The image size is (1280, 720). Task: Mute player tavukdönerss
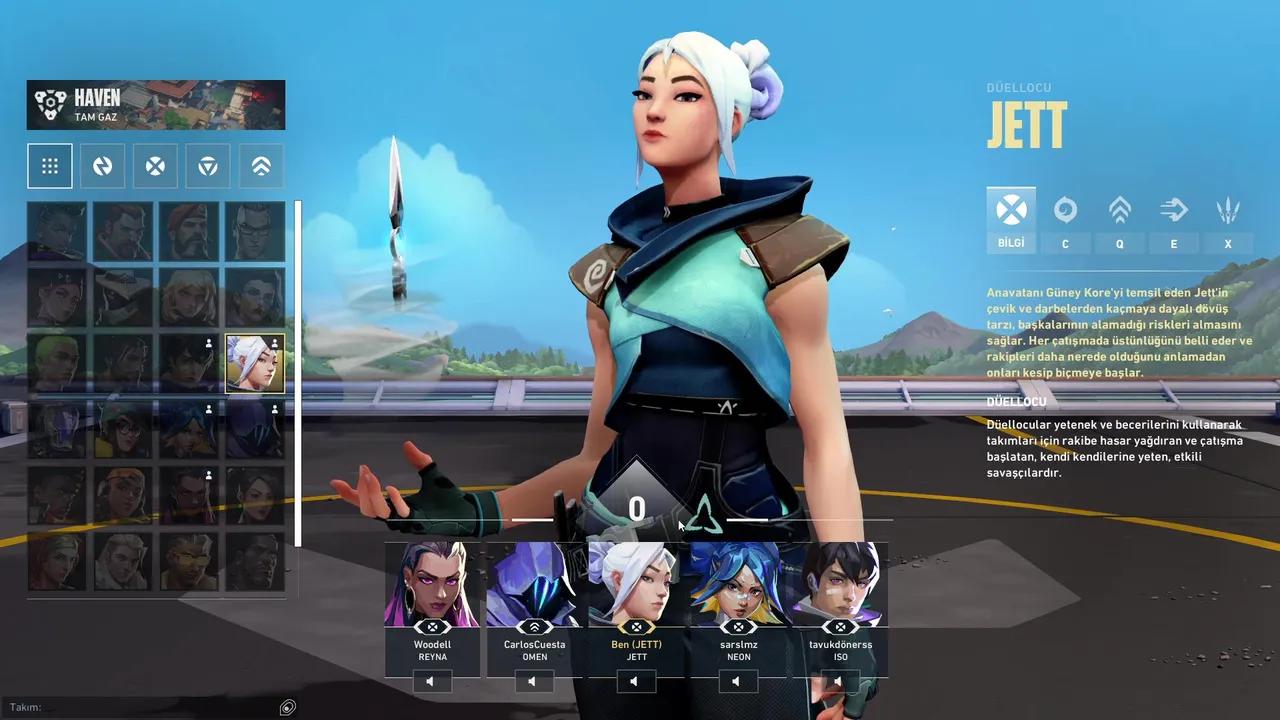click(x=838, y=681)
